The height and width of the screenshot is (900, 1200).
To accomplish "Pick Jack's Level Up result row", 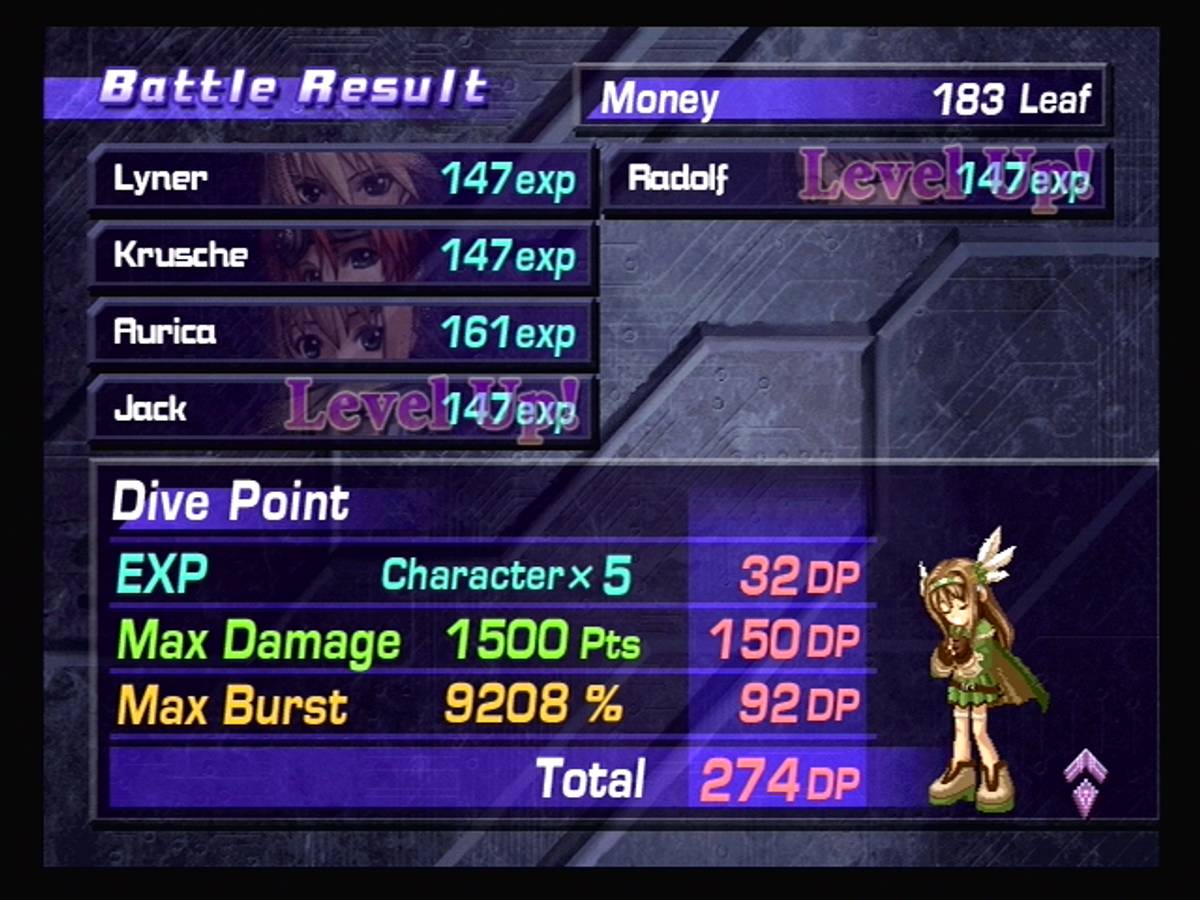I will [343, 408].
